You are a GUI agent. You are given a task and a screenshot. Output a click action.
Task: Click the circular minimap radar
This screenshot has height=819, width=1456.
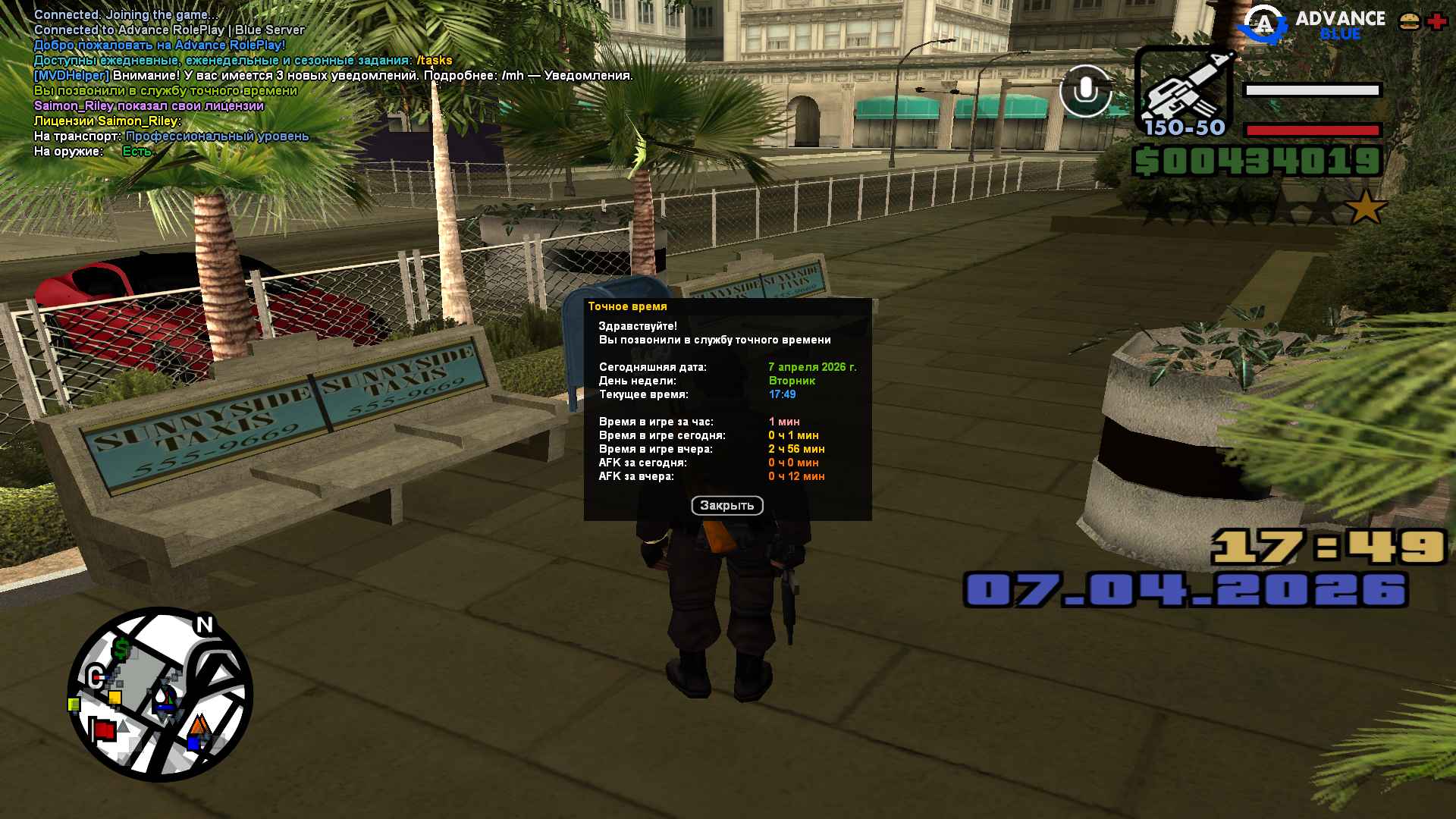(160, 694)
